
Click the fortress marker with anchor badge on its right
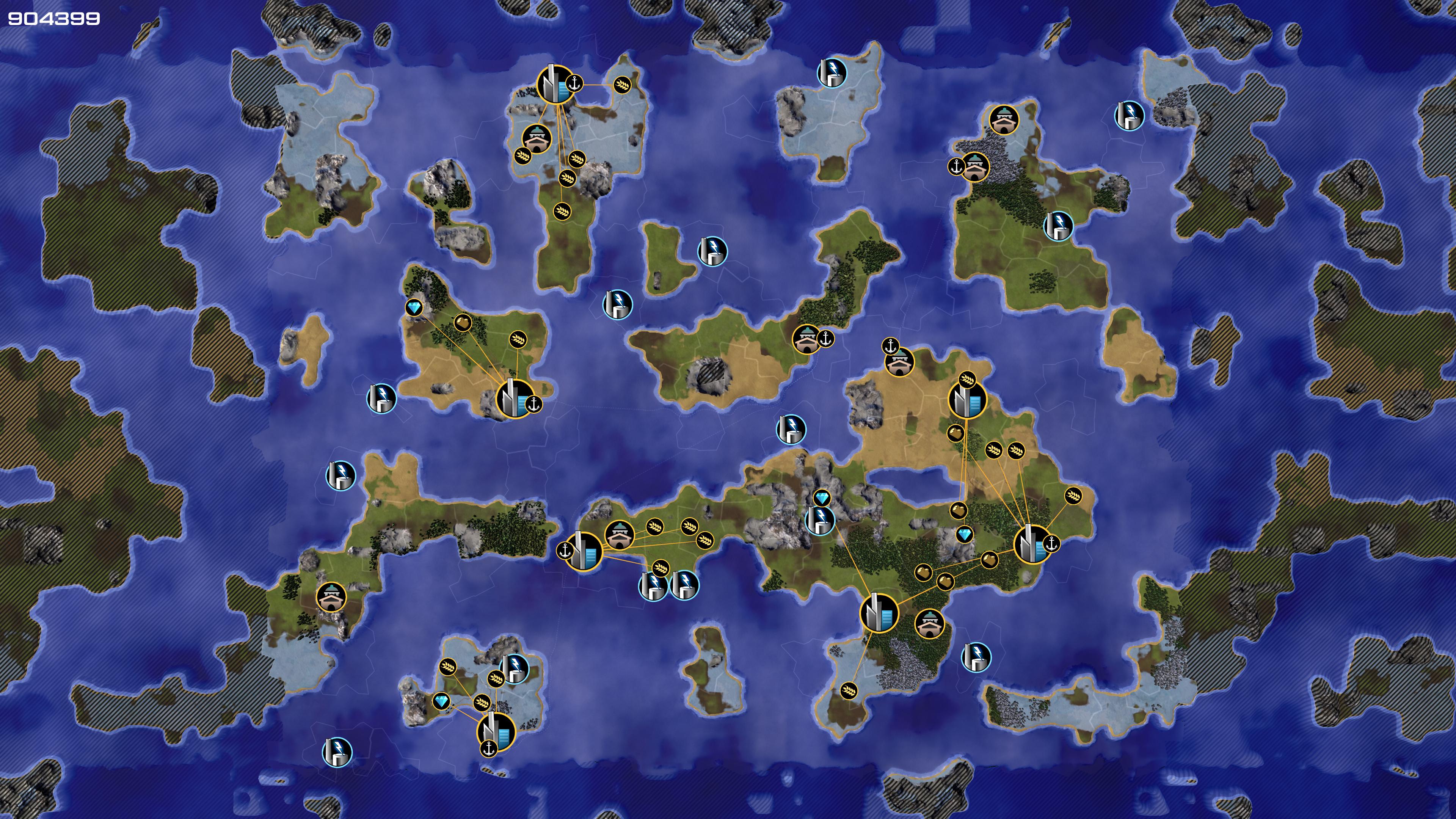[x=806, y=339]
